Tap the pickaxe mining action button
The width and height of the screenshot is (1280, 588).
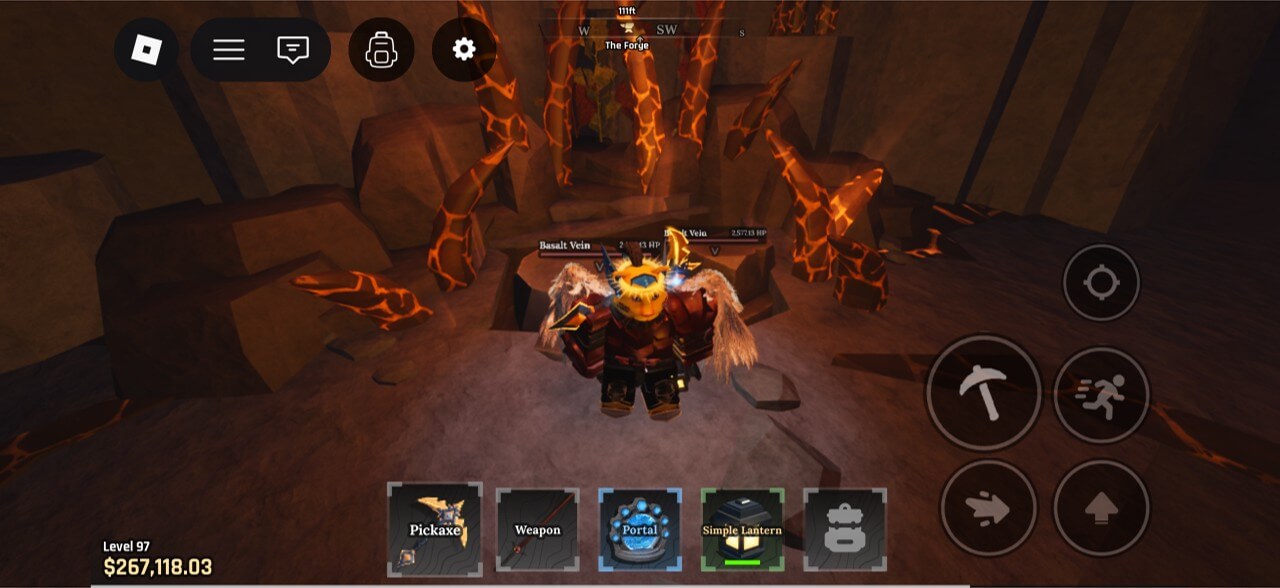(x=984, y=393)
